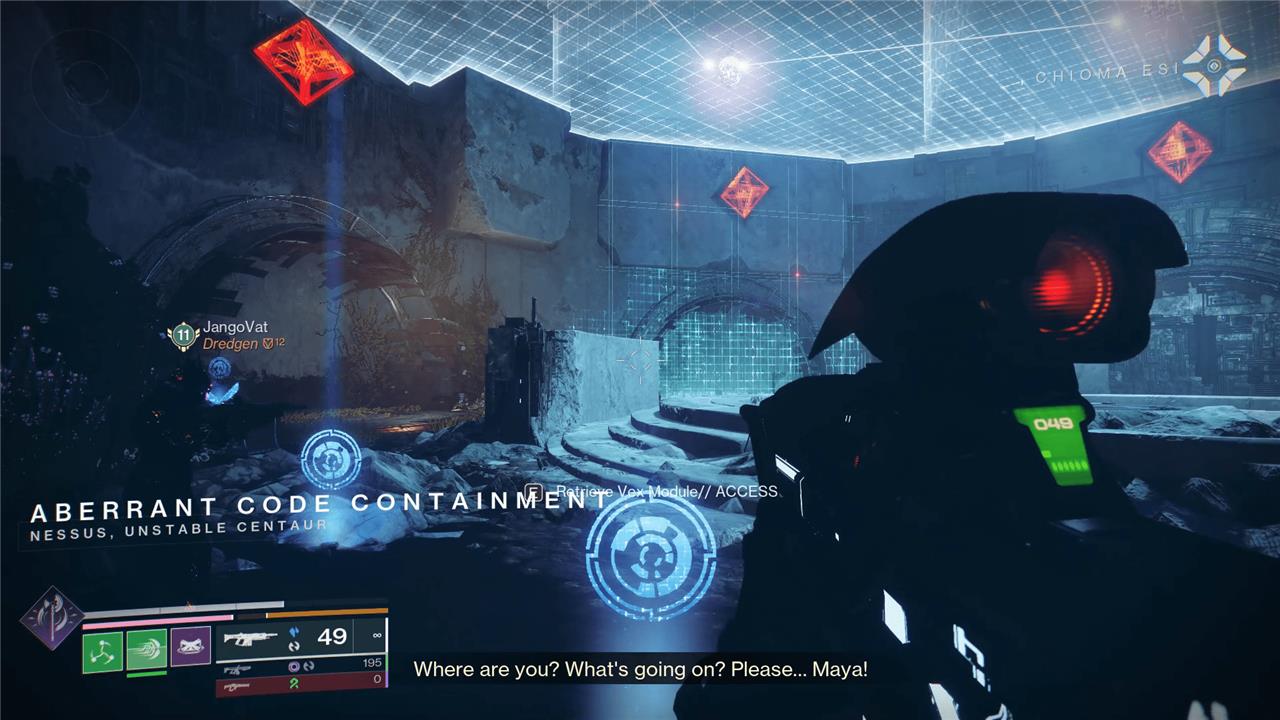Activate the green three-pronged grenade ability
Screen dimensions: 1280x720
coord(102,651)
